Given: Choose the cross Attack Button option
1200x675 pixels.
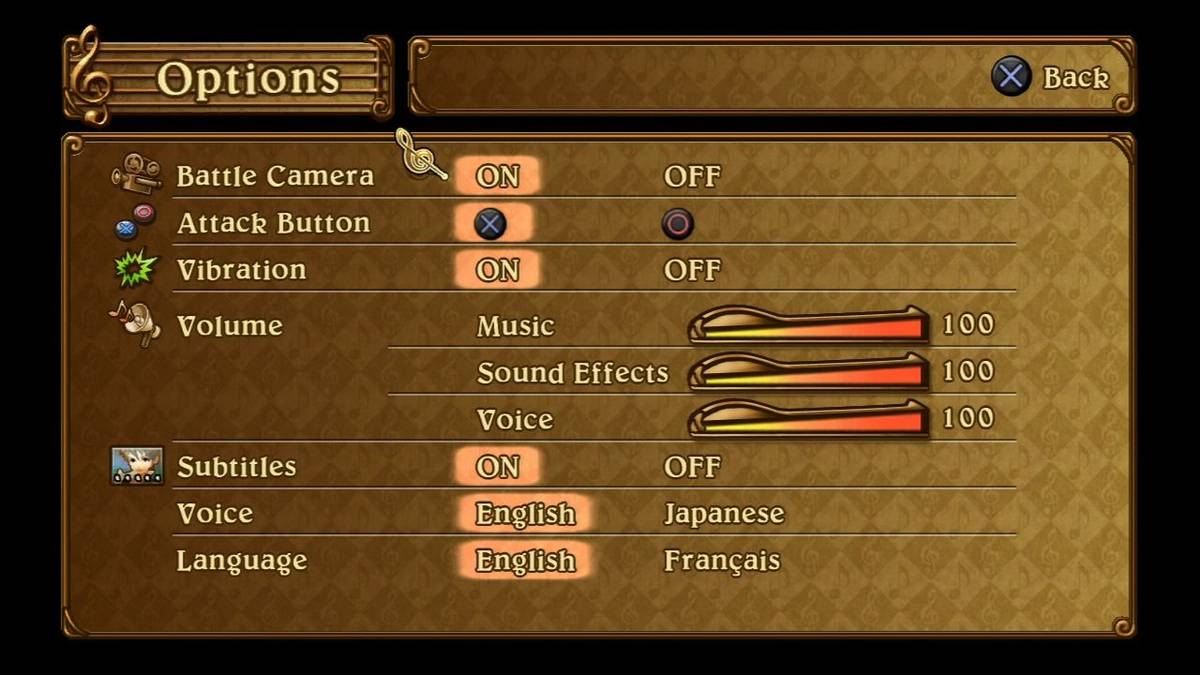Looking at the screenshot, I should (x=490, y=224).
